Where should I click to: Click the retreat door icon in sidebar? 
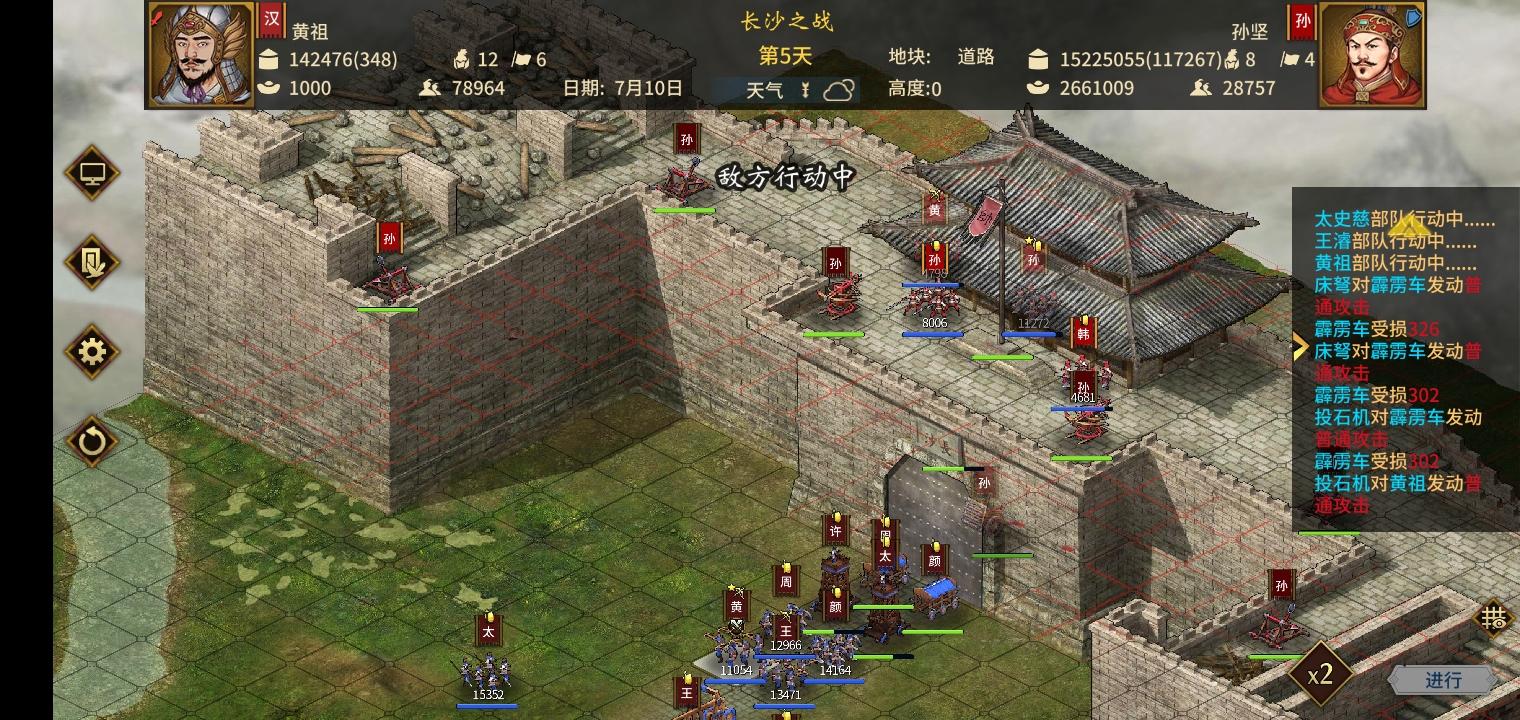pos(91,262)
